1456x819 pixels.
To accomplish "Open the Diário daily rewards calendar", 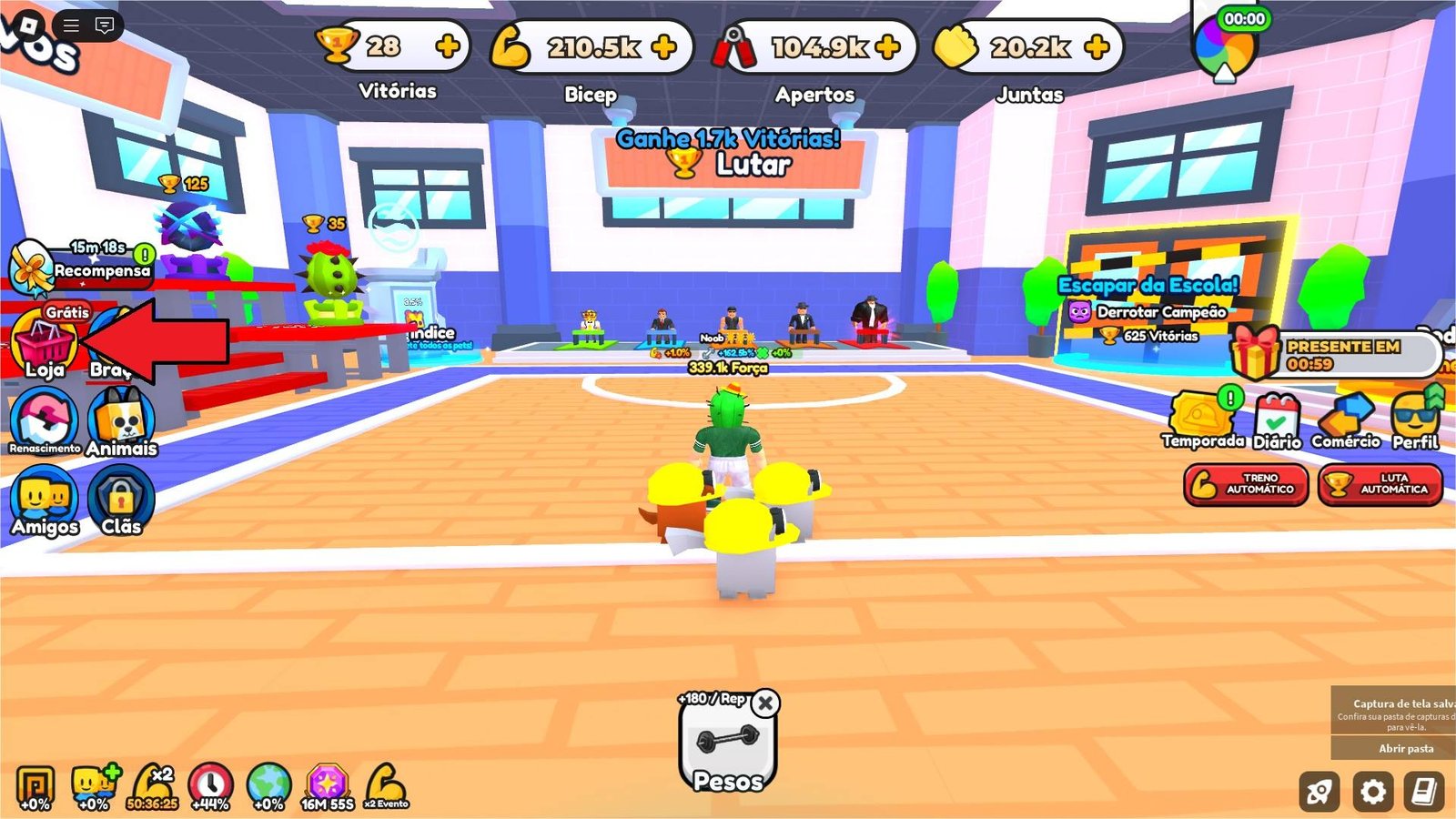I will pyautogui.click(x=1277, y=420).
